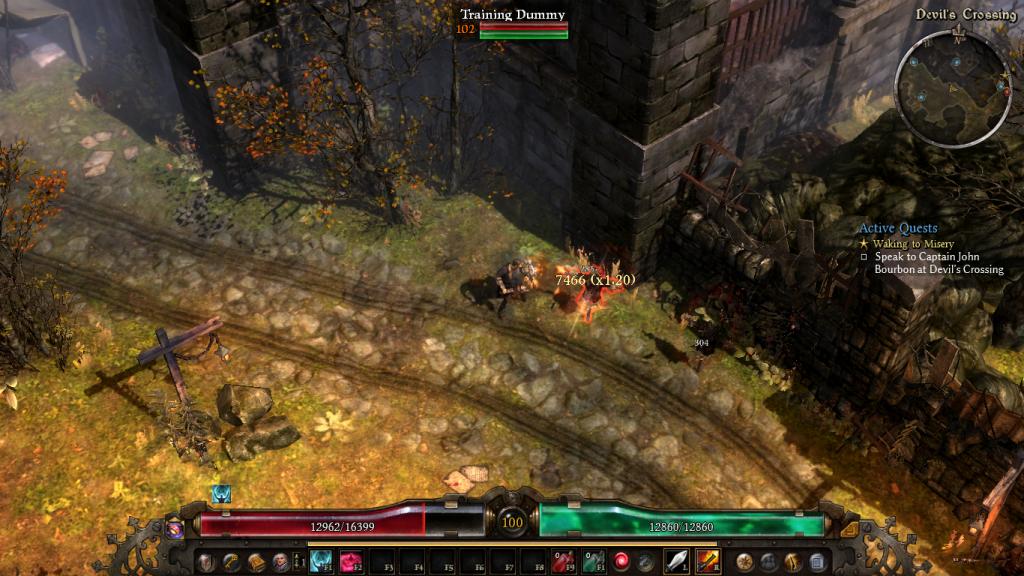Click the purple orb left of health bar
This screenshot has width=1024, height=576.
[175, 526]
